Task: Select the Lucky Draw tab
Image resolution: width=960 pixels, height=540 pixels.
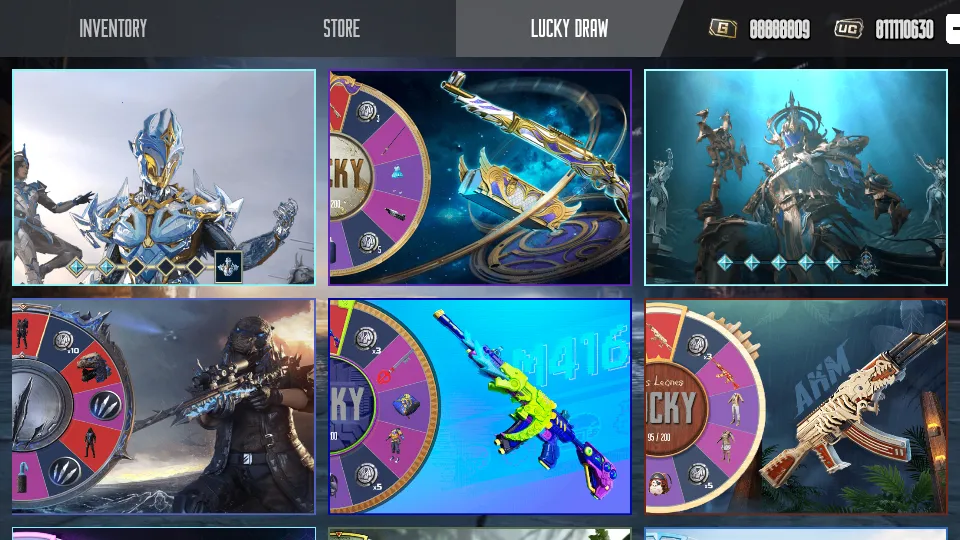Action: tap(569, 29)
